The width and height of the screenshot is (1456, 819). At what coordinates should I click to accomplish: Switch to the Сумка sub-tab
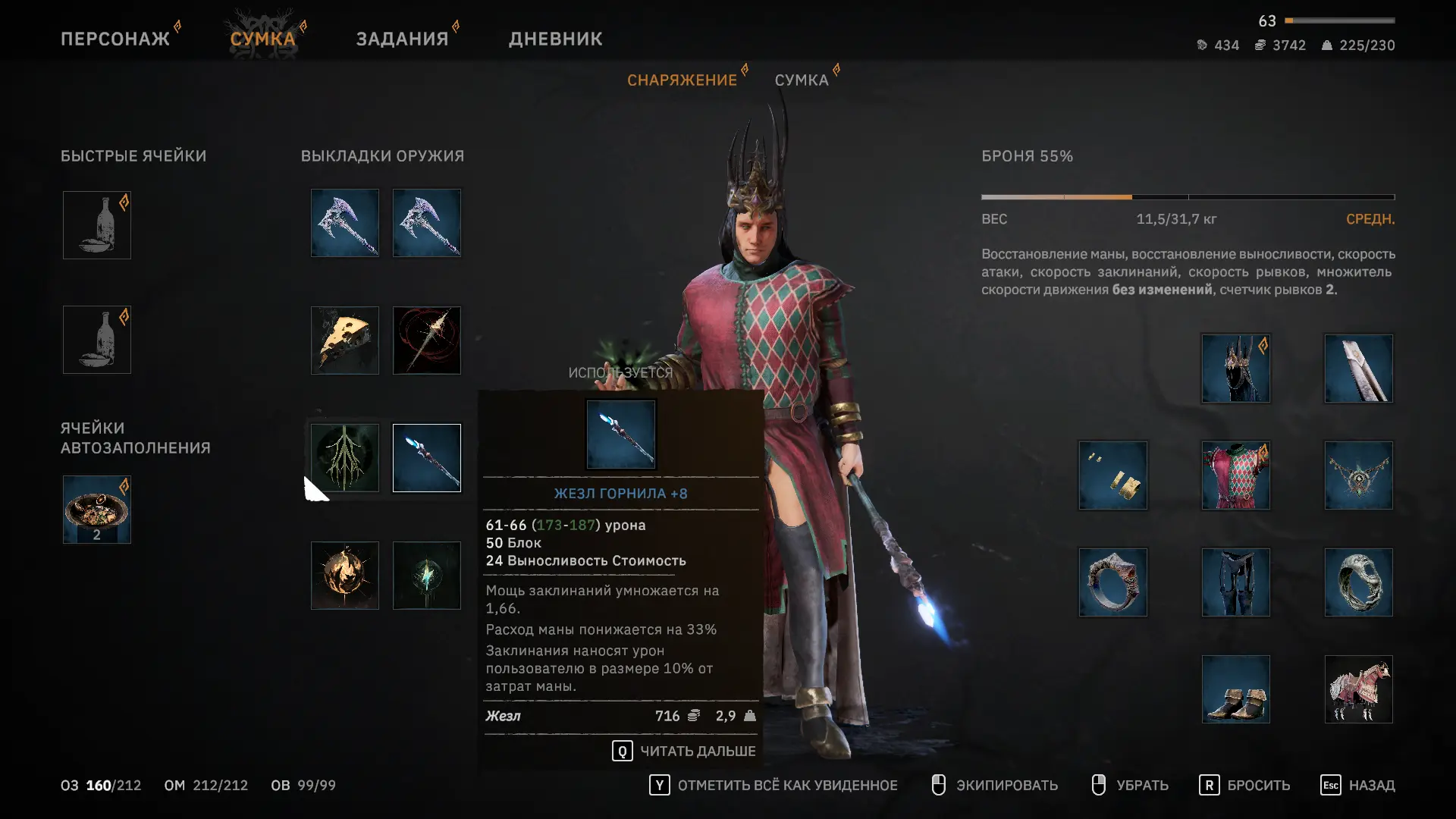[801, 80]
